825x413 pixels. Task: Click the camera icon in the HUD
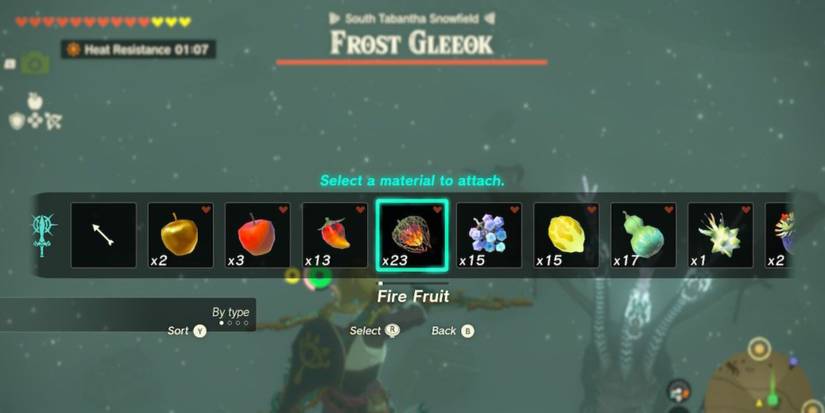(35, 64)
